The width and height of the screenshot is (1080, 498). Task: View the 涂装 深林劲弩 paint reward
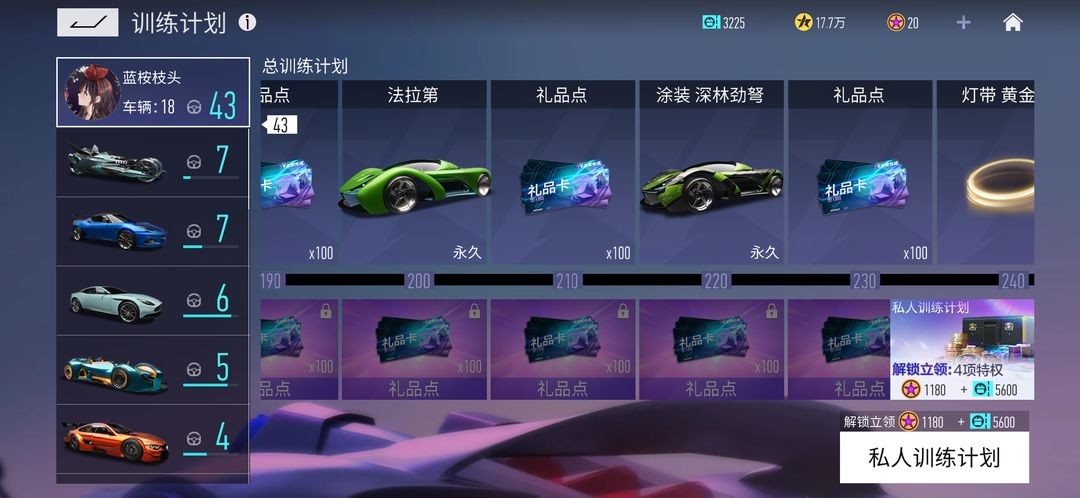click(x=710, y=174)
